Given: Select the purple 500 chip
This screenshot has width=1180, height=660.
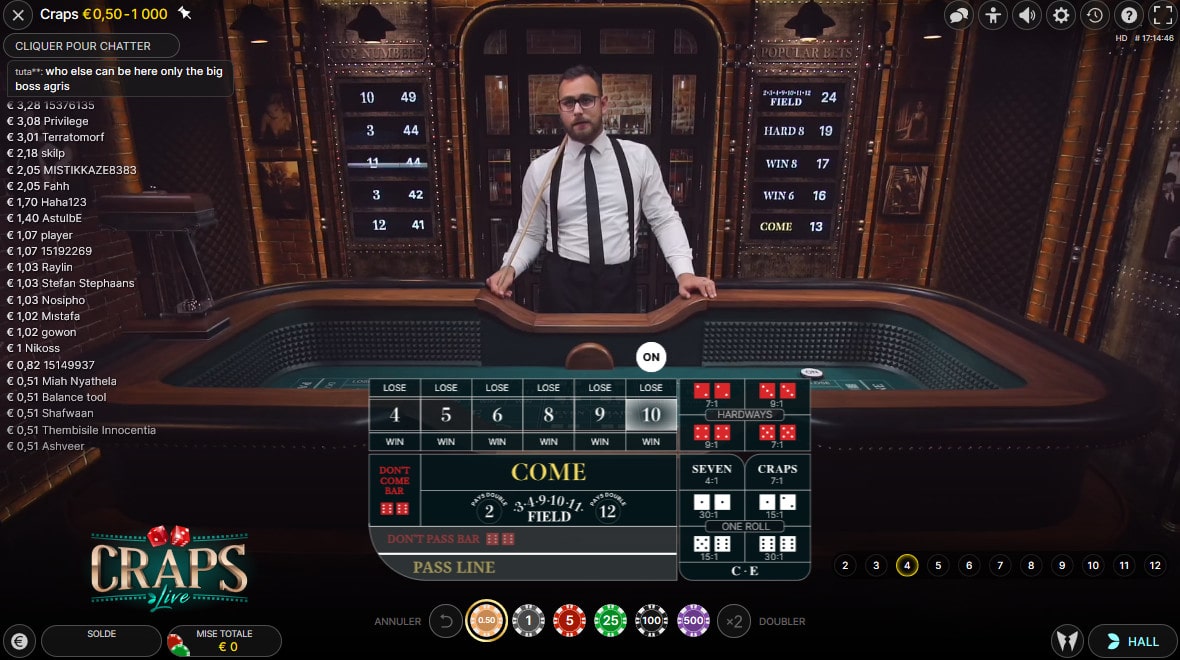Looking at the screenshot, I should tap(693, 621).
